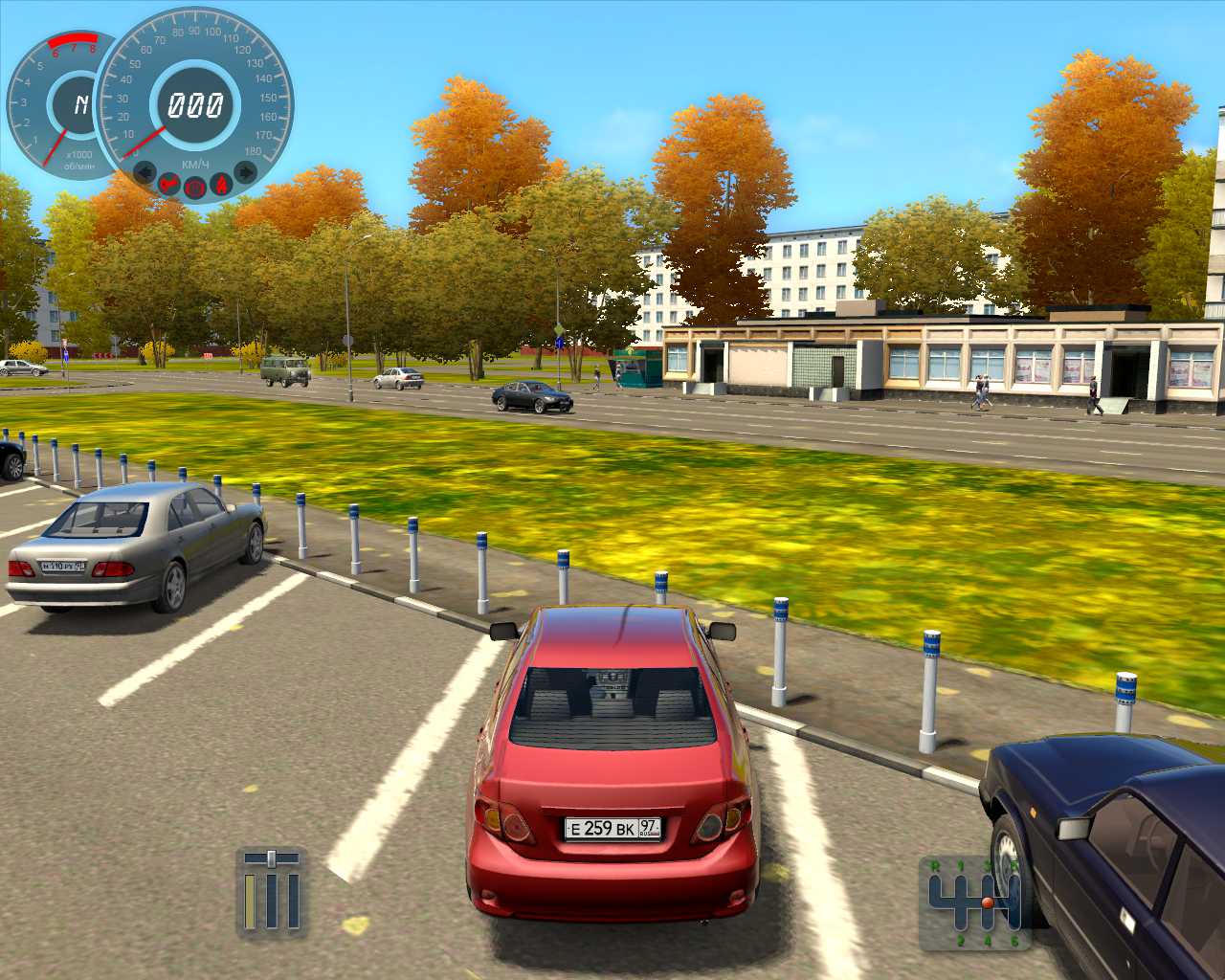Toggle the left turn signal arrow indicator

(145, 173)
